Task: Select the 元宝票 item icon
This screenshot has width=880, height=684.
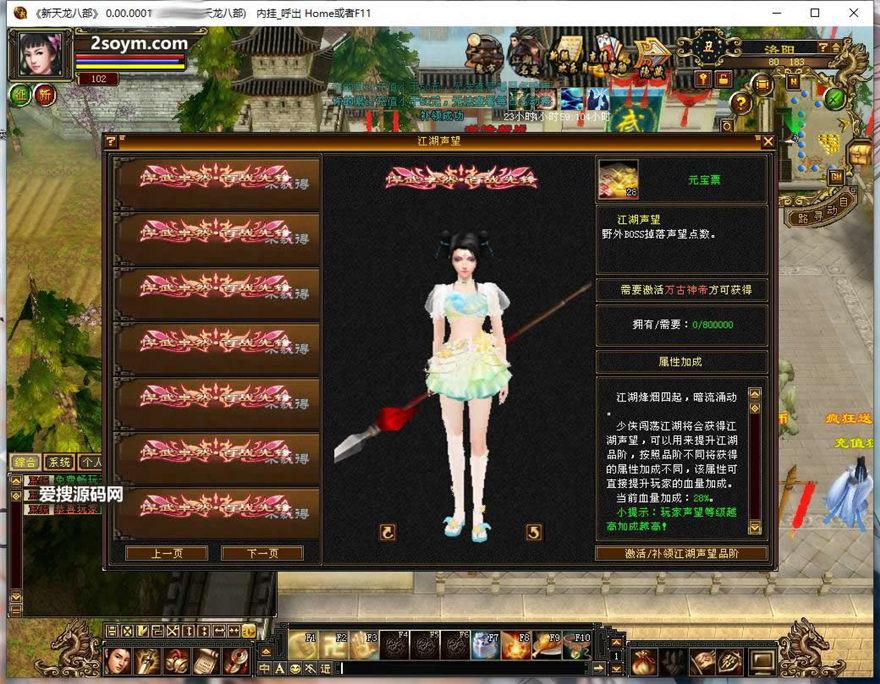Action: (x=618, y=179)
